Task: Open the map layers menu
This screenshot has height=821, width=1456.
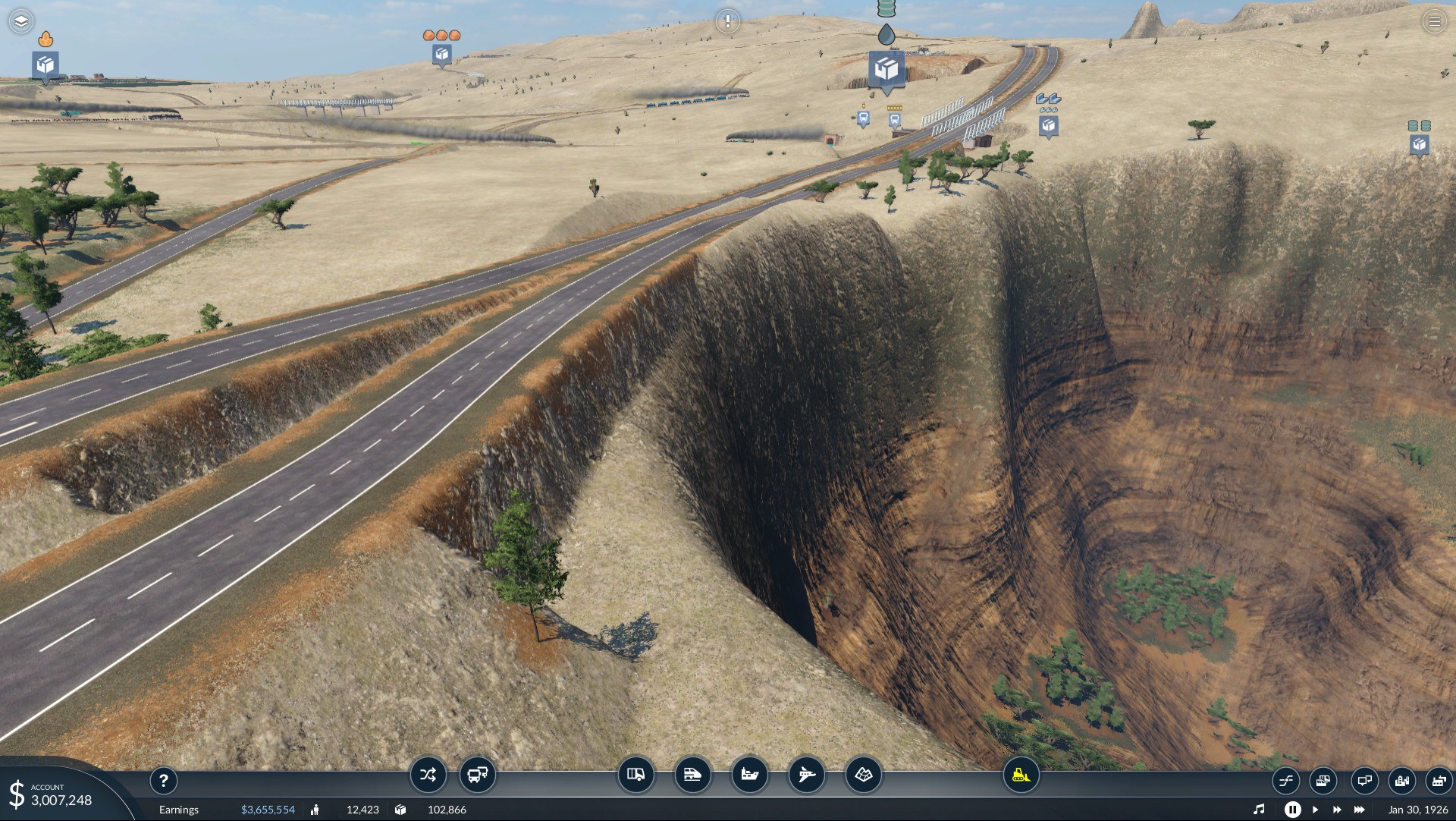Action: tap(21, 21)
